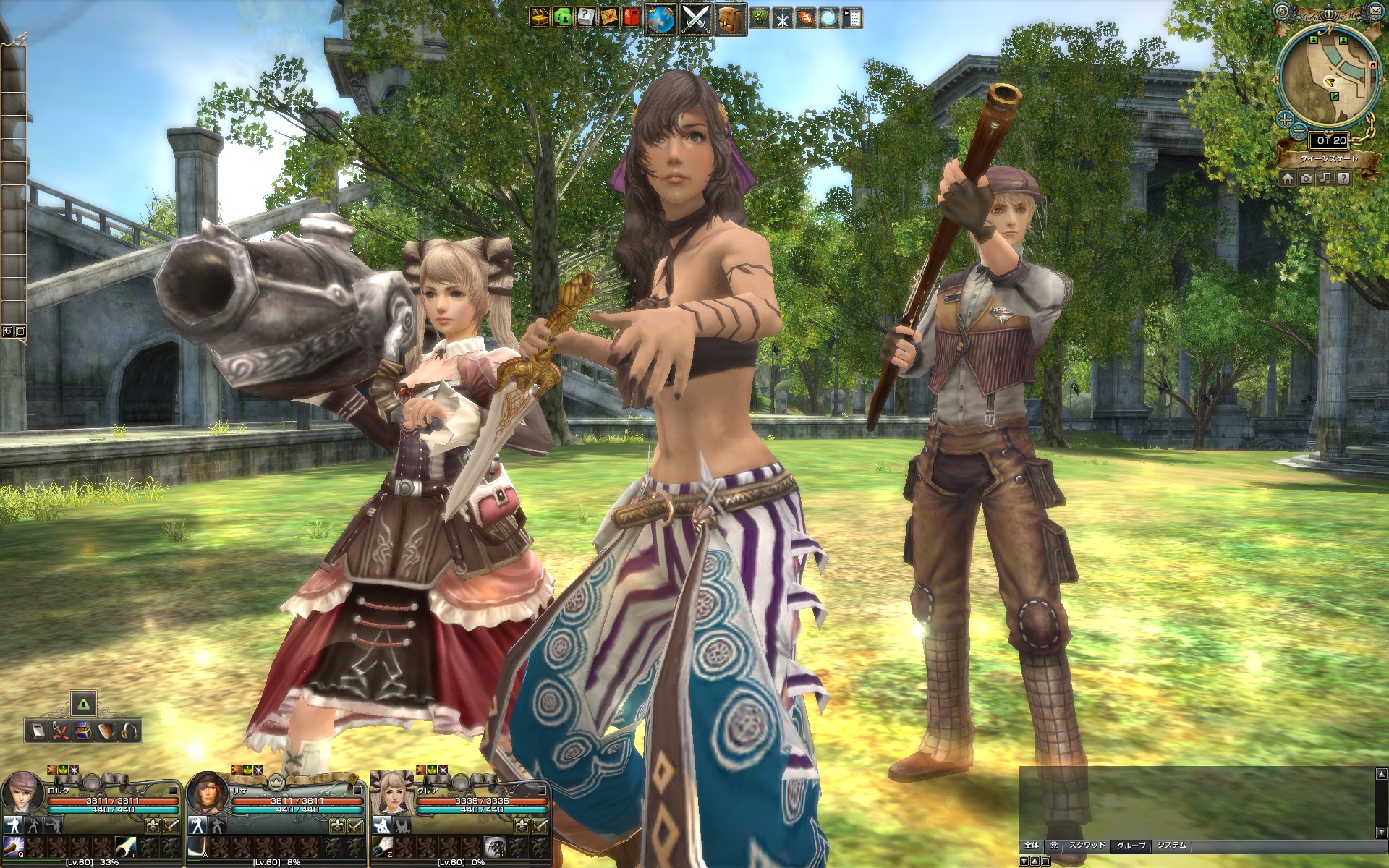Select the クレア character portrait
This screenshot has width=1389, height=868.
(391, 793)
